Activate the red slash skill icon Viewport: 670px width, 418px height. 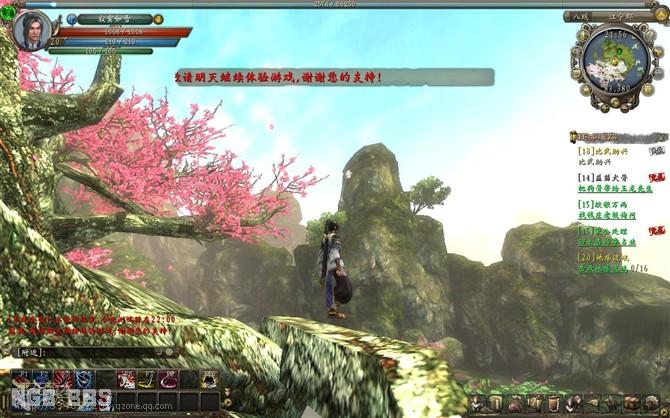coord(64,379)
